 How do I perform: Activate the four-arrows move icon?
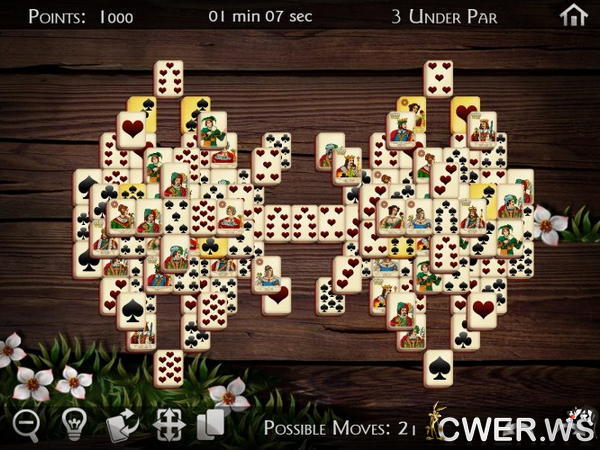[x=167, y=424]
